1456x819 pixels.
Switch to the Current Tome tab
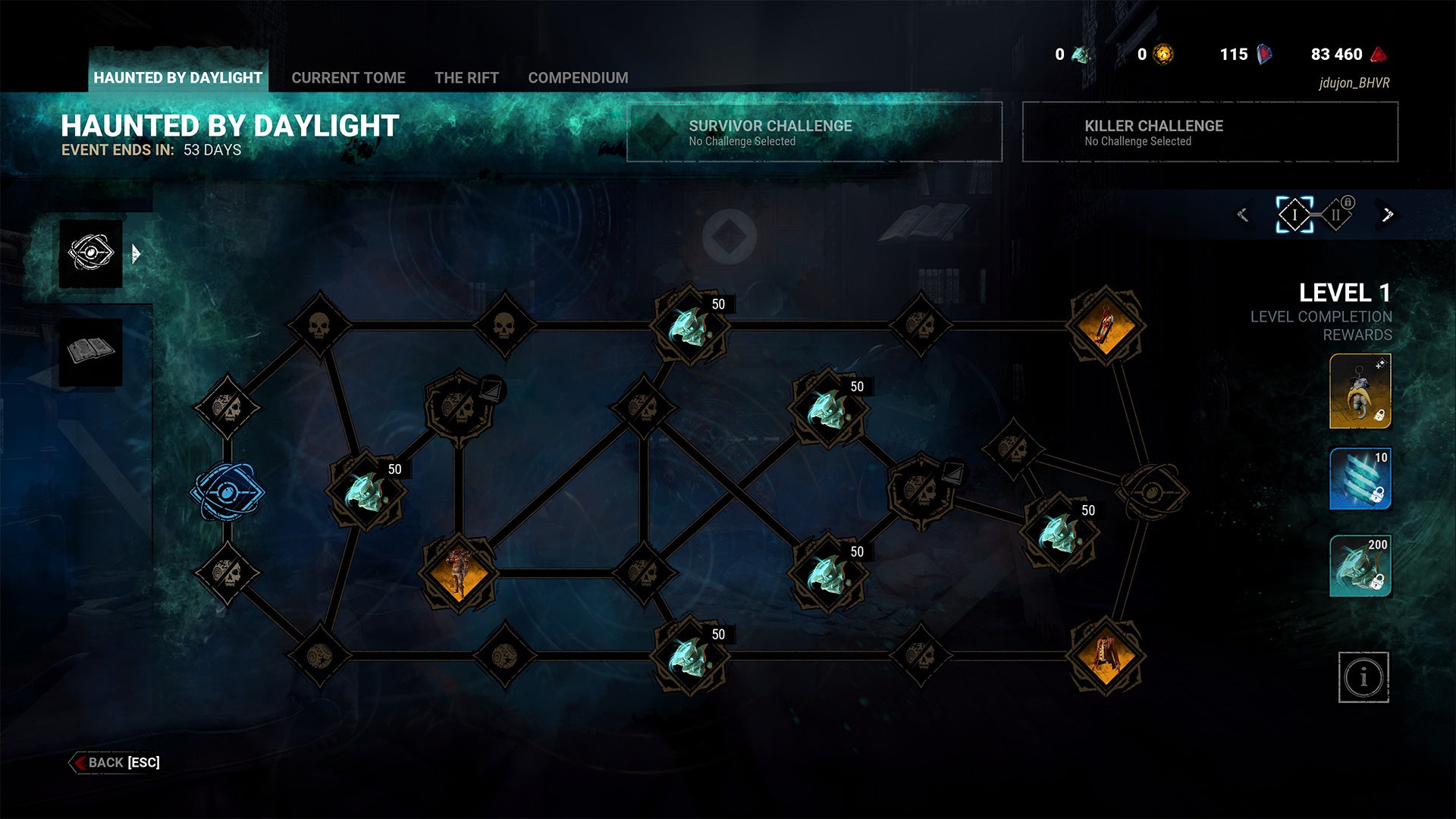pyautogui.click(x=348, y=77)
